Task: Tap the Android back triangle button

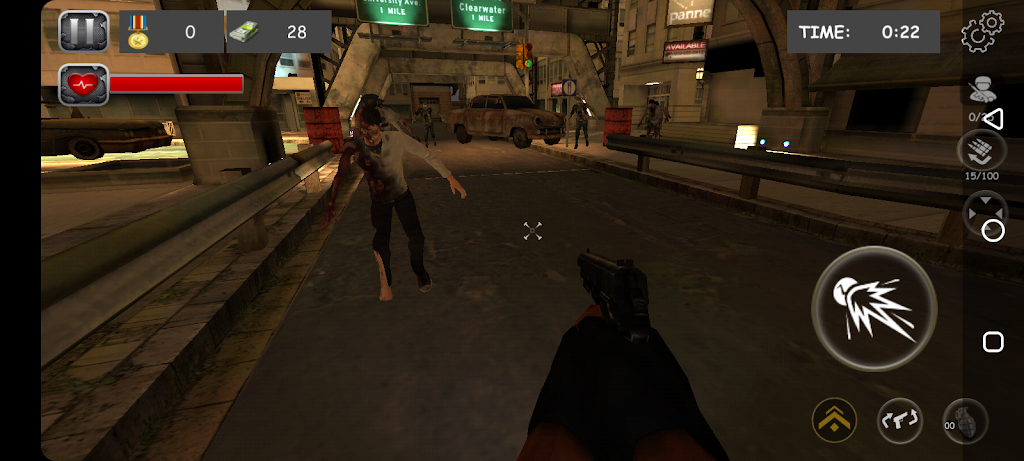Action: coord(993,119)
